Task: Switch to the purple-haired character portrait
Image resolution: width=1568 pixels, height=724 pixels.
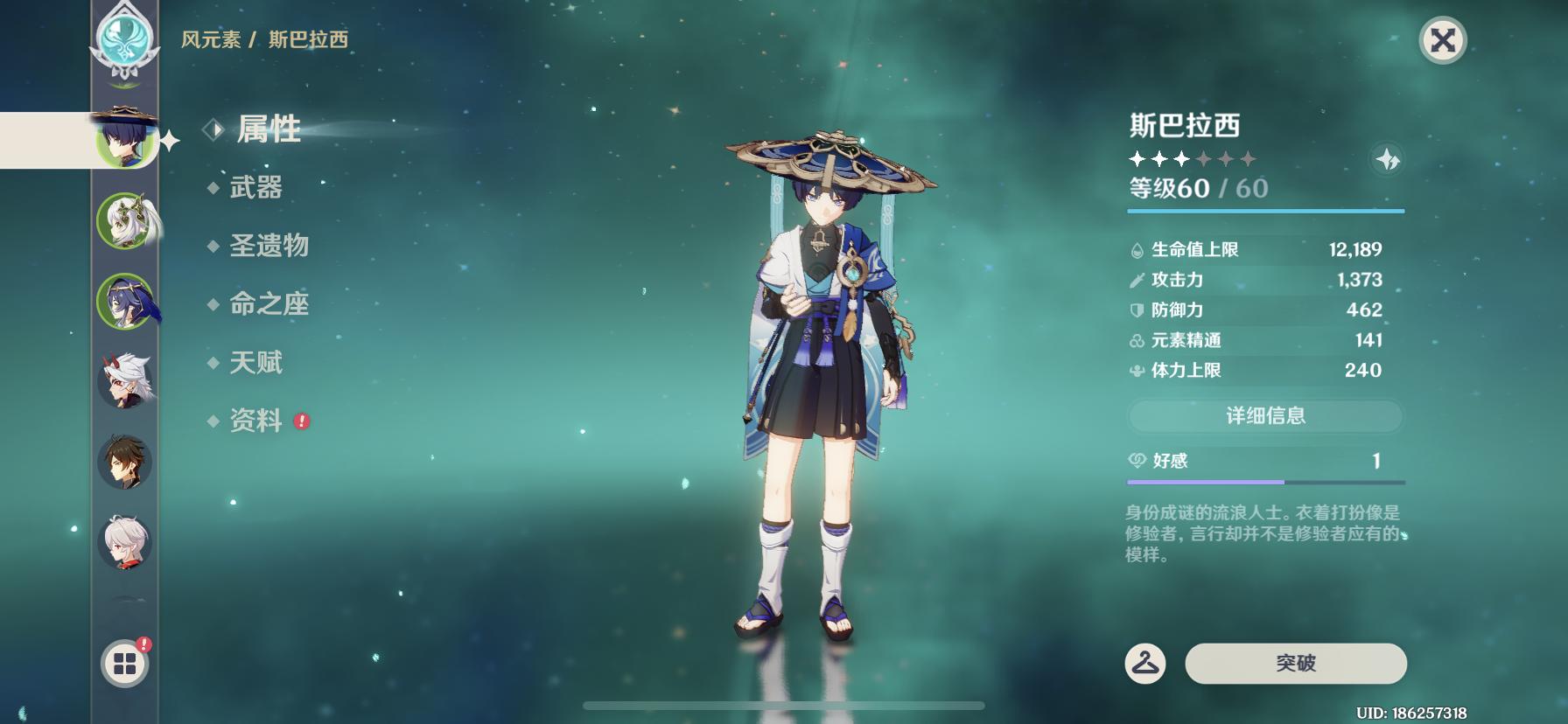Action: pyautogui.click(x=125, y=302)
